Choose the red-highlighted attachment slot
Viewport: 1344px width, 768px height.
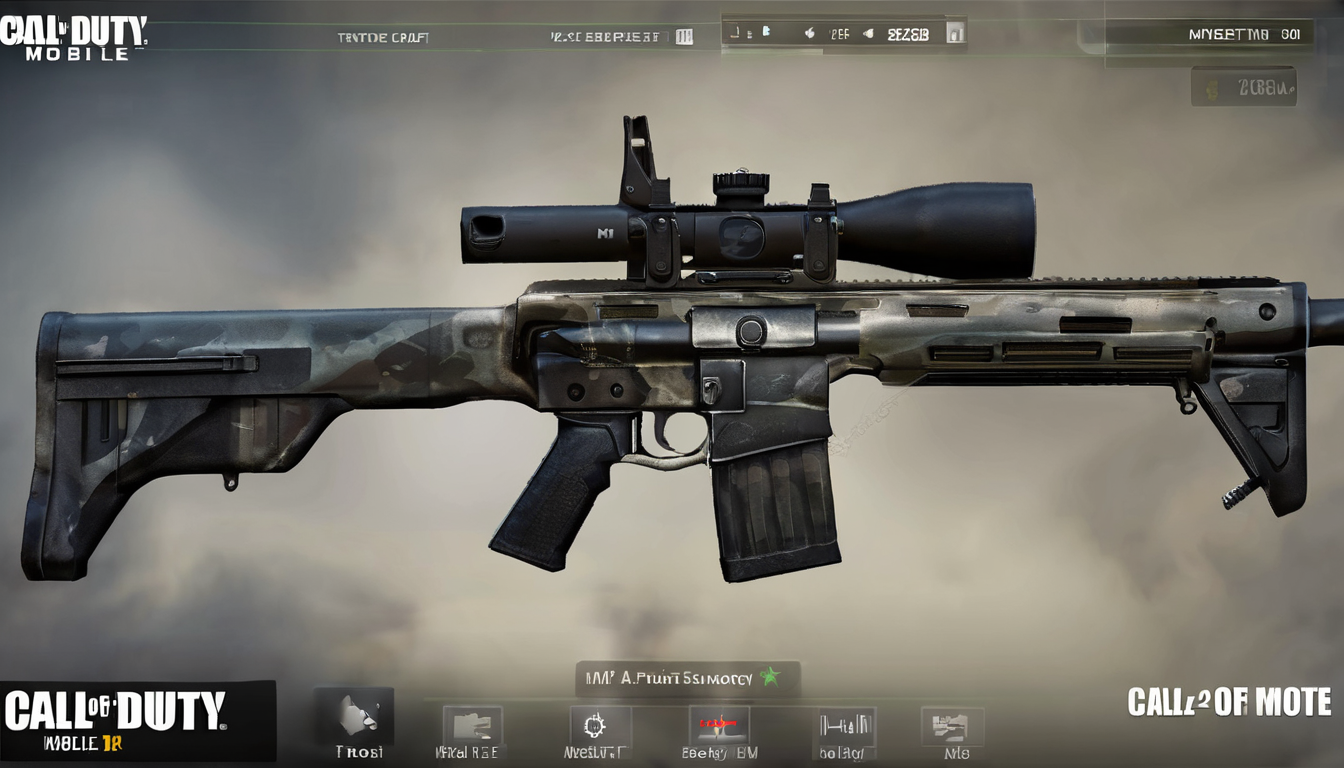pyautogui.click(x=718, y=727)
